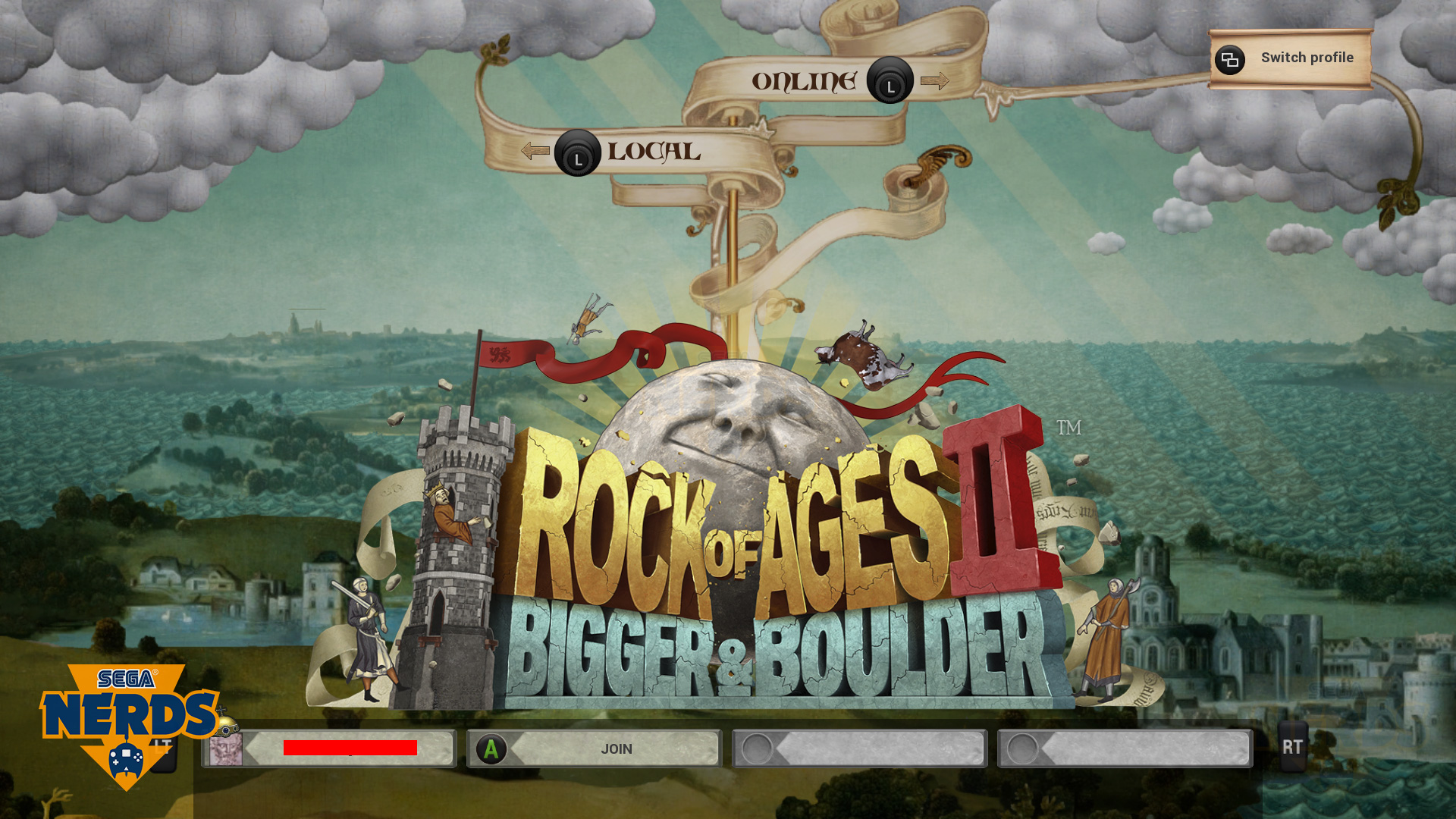The height and width of the screenshot is (819, 1456).
Task: Open the Switch profile button
Action: [x=1290, y=58]
